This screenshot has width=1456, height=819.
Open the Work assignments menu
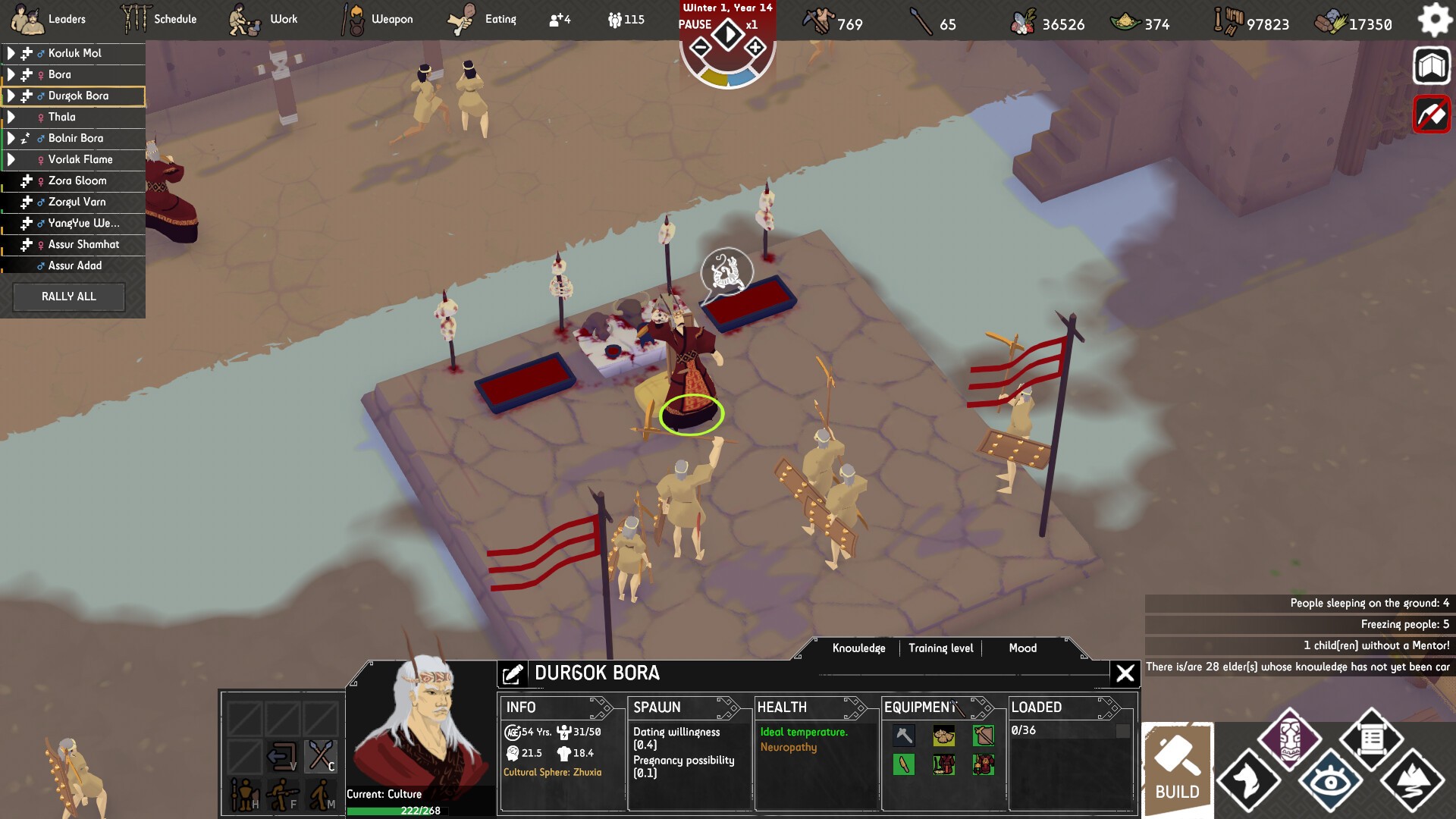[264, 19]
